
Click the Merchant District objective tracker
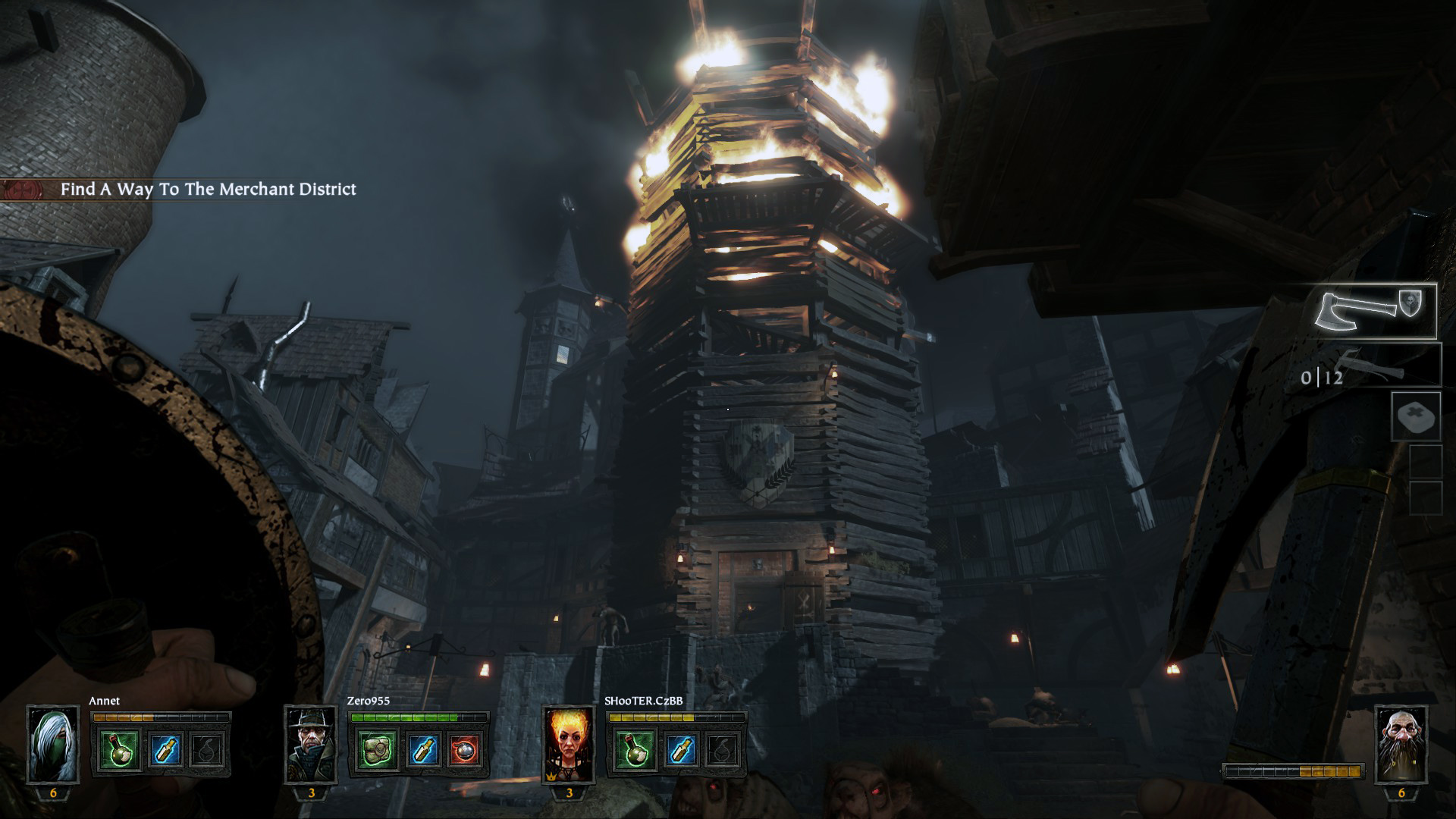(207, 190)
